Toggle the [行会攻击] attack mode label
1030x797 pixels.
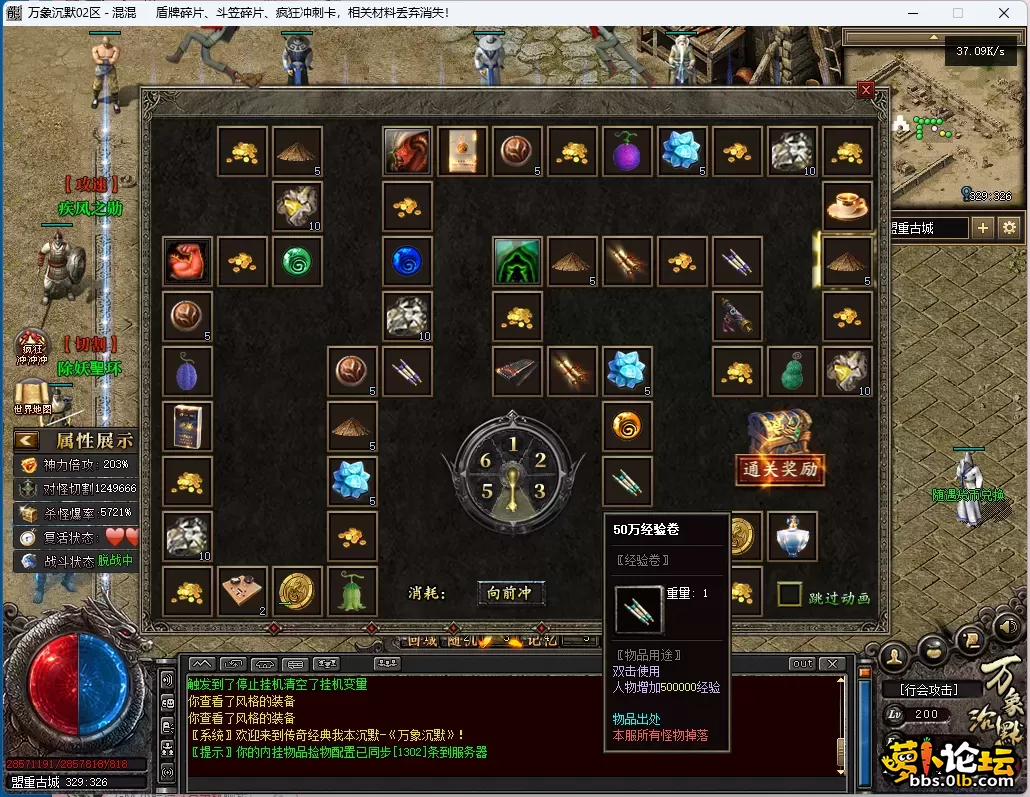point(928,689)
